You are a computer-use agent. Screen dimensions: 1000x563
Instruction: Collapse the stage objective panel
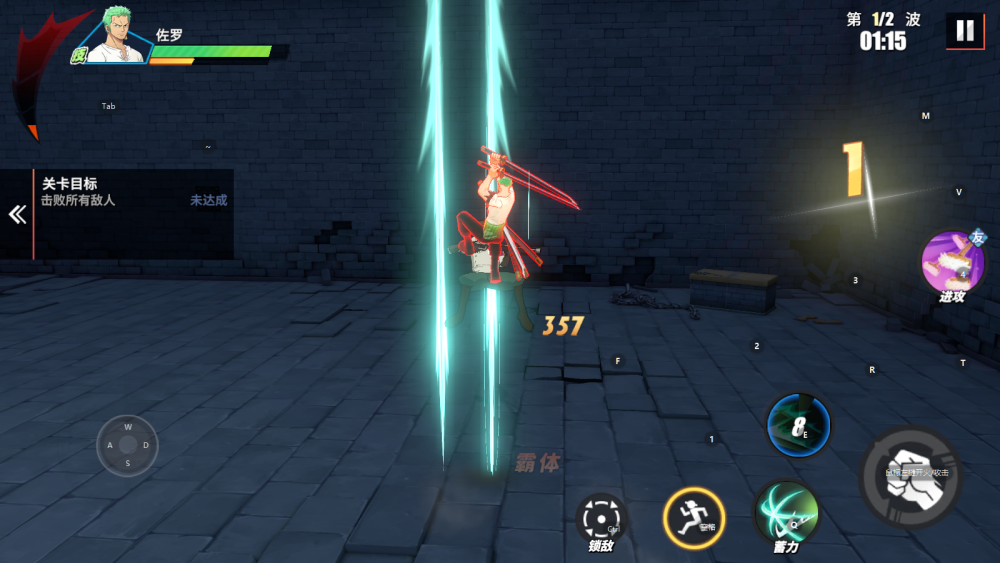(x=17, y=215)
